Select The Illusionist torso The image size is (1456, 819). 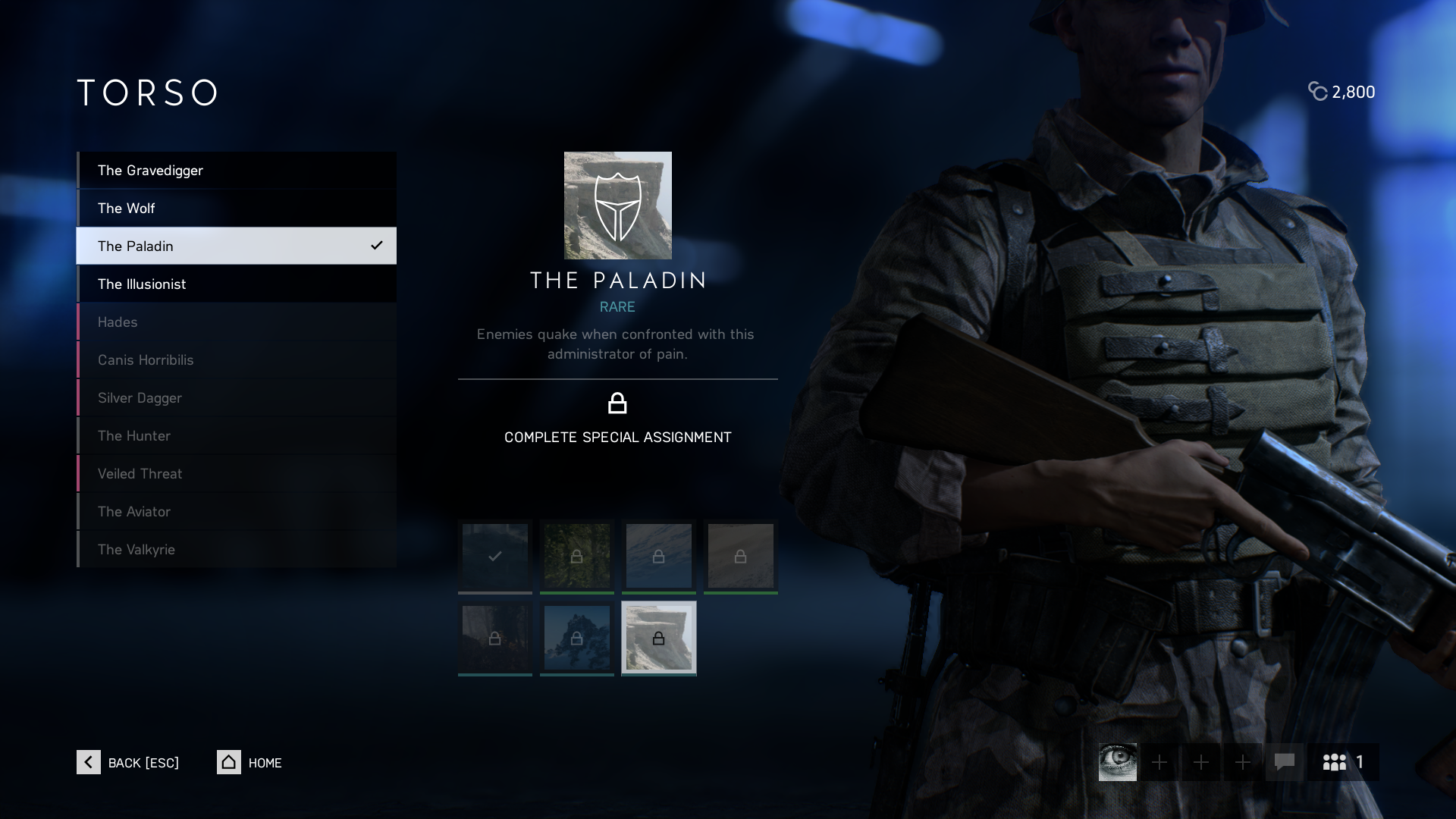(x=236, y=284)
